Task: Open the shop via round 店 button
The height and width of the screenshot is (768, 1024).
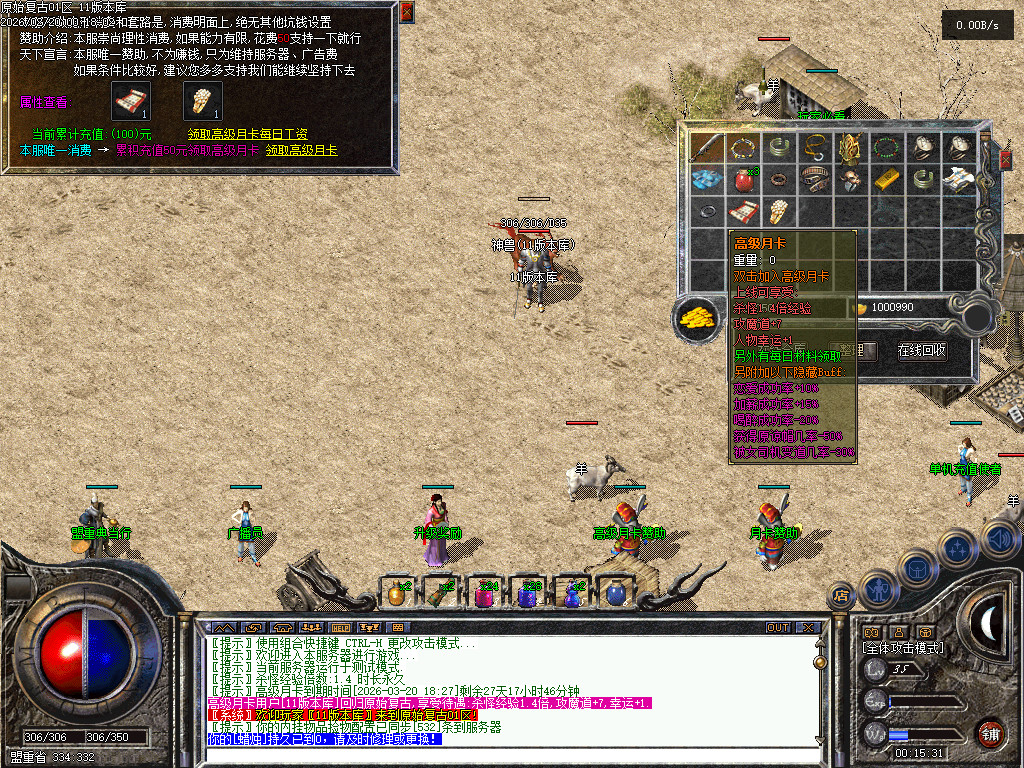Action: [x=841, y=597]
